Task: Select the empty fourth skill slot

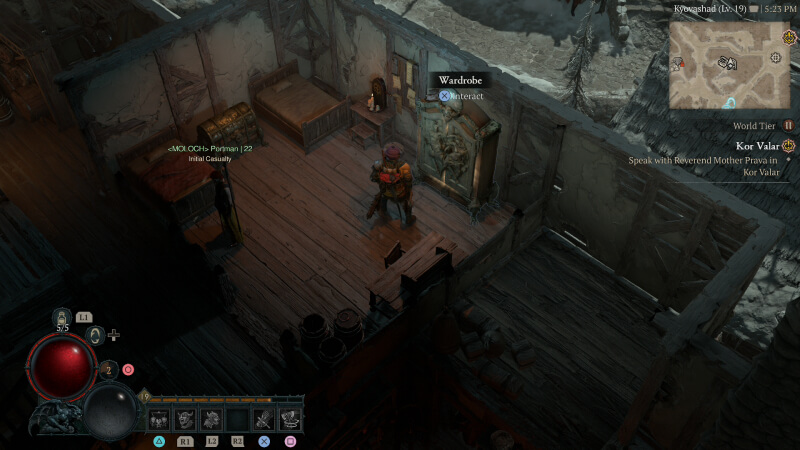Action: click(238, 419)
